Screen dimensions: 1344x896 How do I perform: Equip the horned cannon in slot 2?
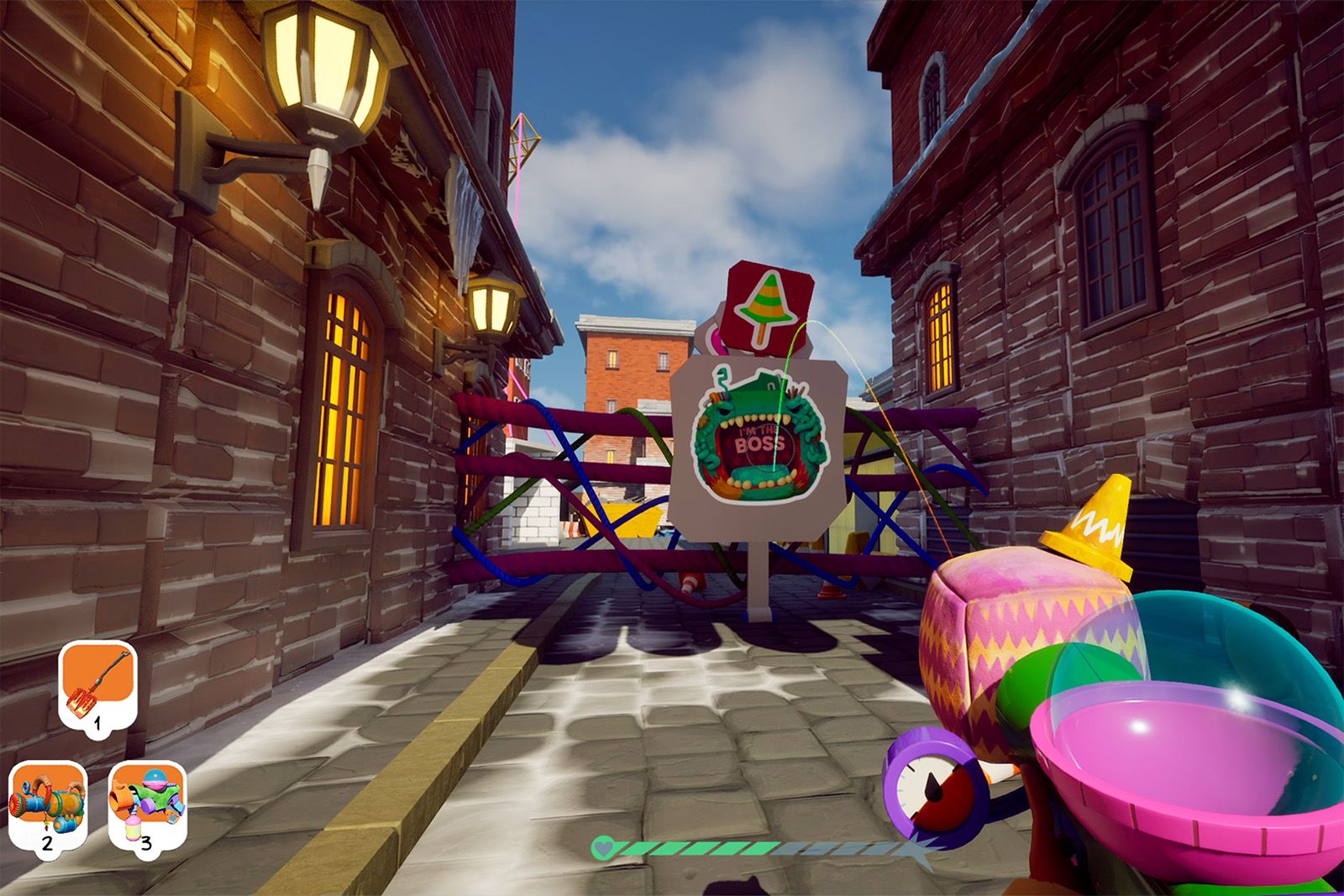(48, 803)
